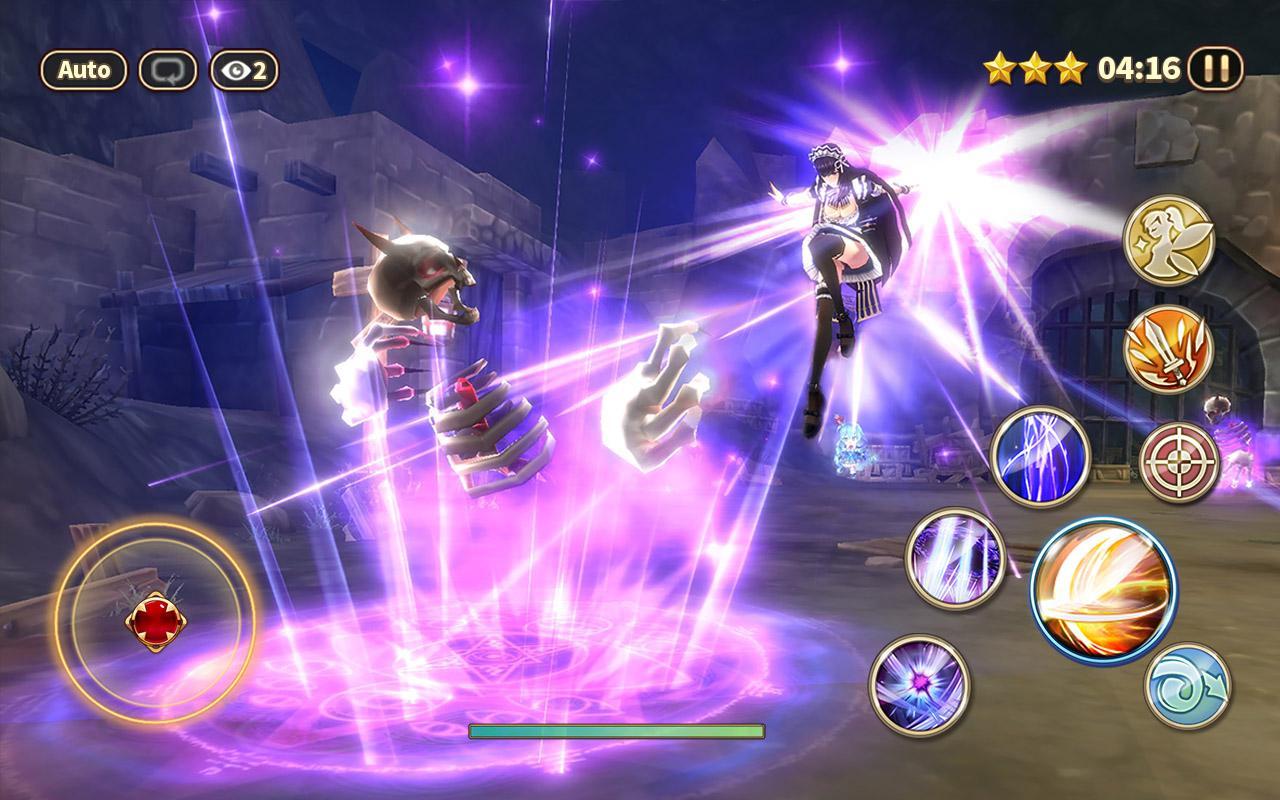The image size is (1280, 800).
Task: Toggle the stage repeat loop option
Action: pos(170,69)
